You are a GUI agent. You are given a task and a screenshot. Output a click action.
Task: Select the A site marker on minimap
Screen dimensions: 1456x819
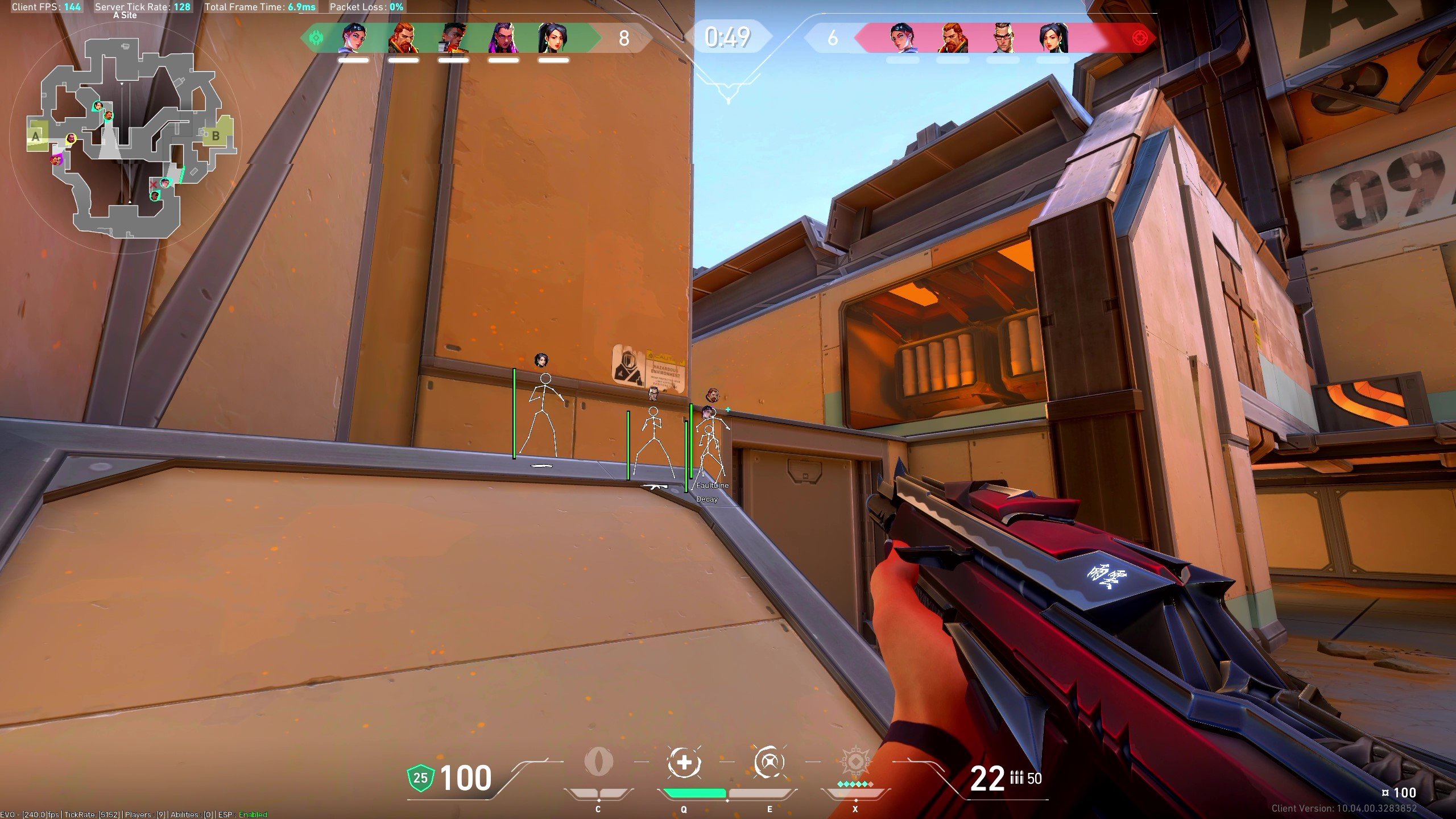click(36, 136)
